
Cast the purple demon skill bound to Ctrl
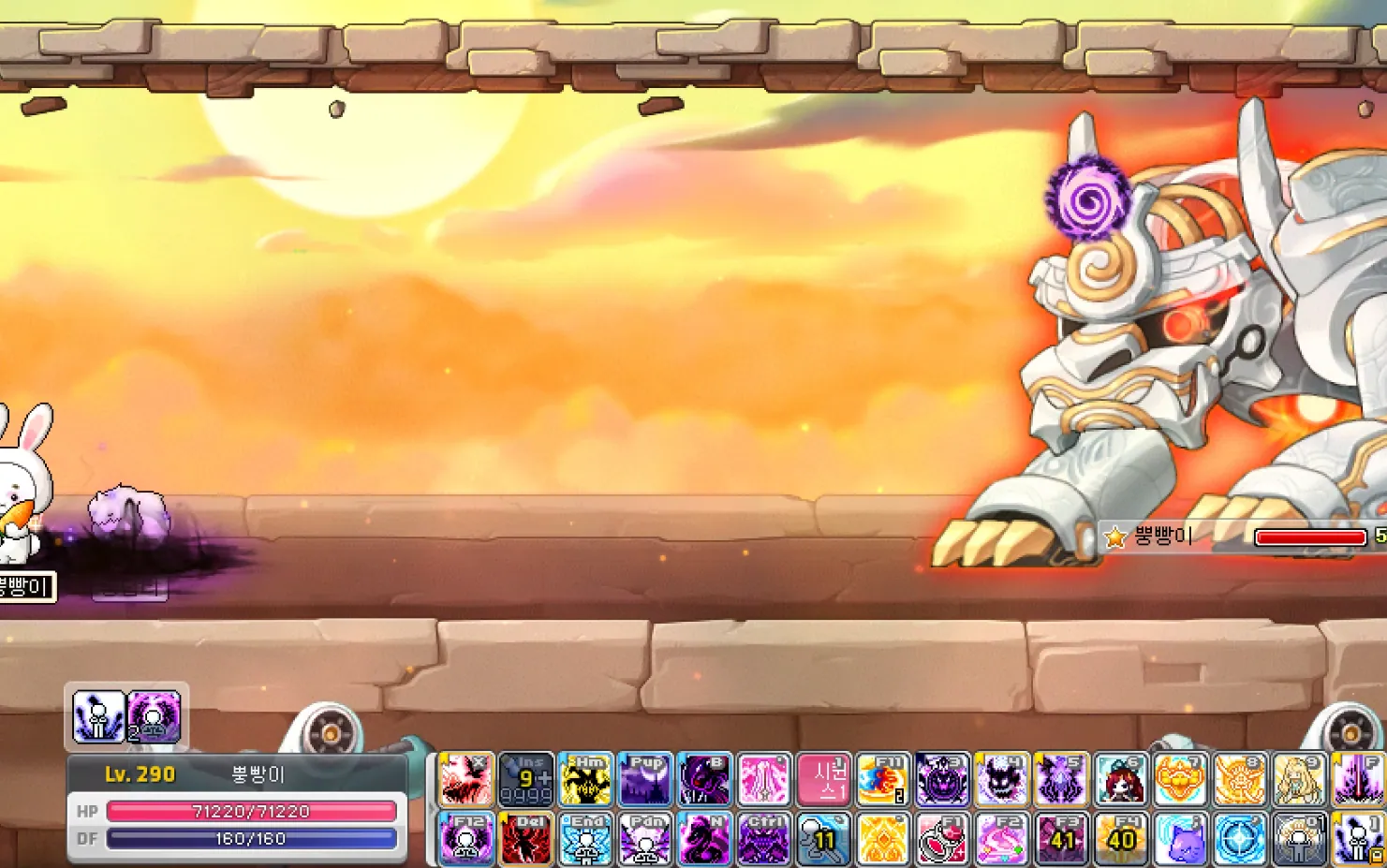pos(764,838)
